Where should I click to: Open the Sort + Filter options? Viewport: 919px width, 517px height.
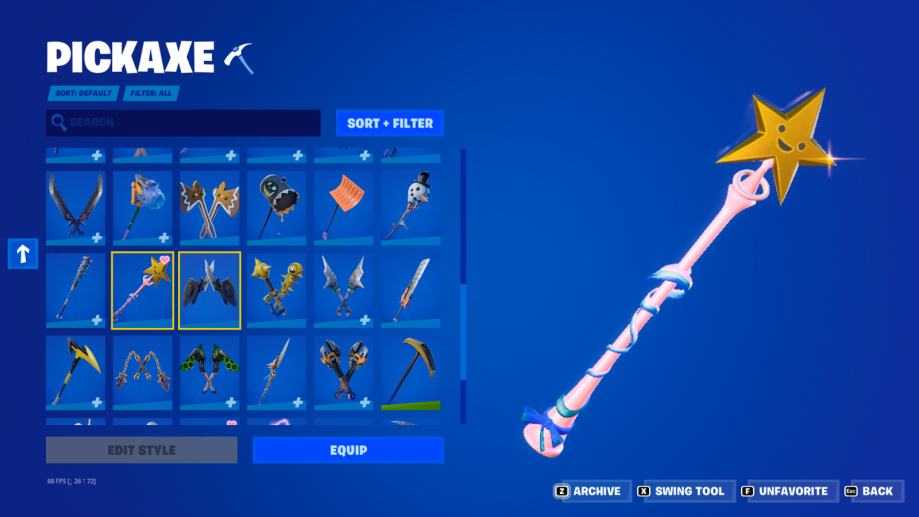(x=389, y=123)
